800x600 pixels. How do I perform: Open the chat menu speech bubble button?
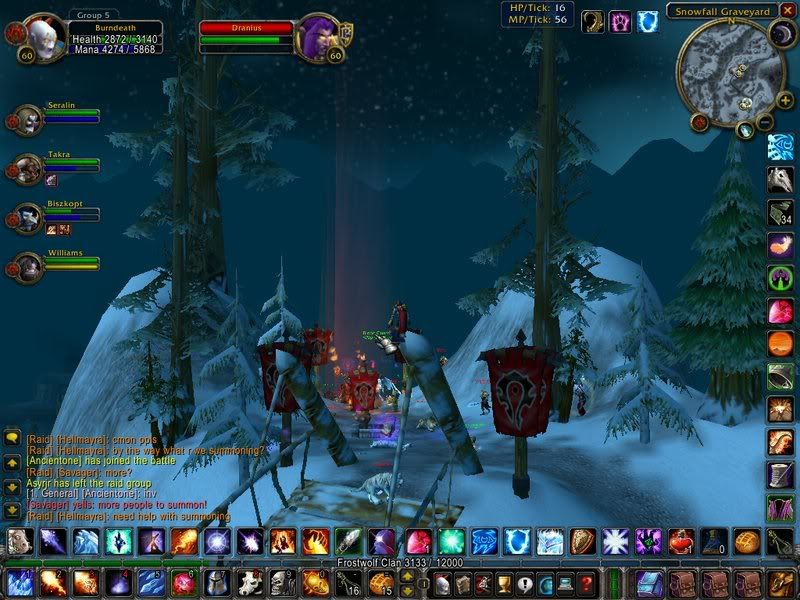click(x=11, y=437)
